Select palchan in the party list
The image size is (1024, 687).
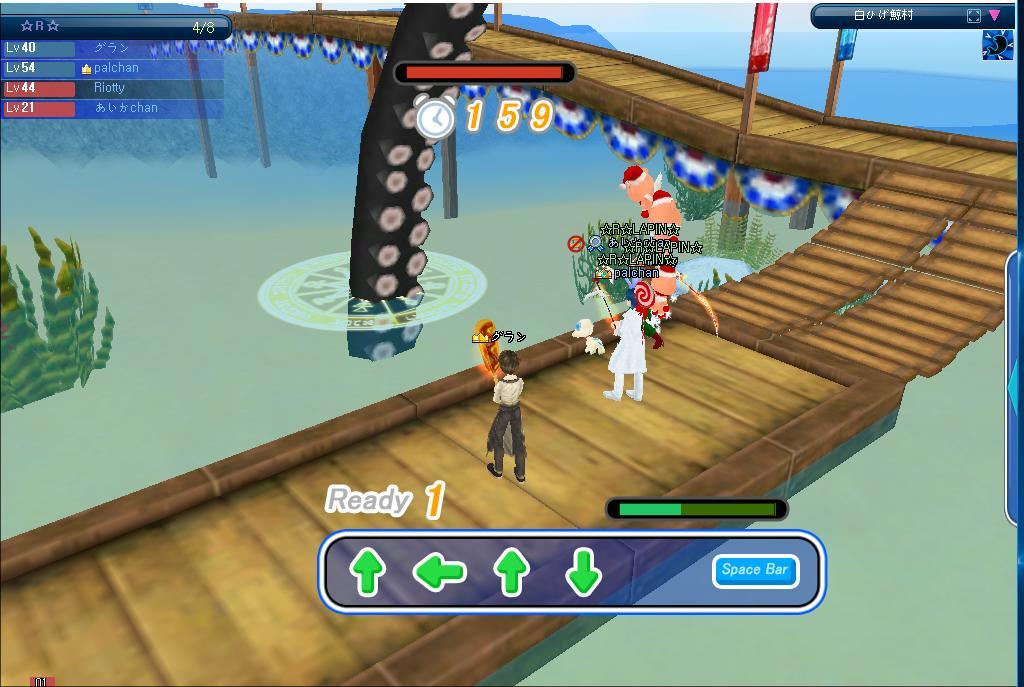(115, 68)
